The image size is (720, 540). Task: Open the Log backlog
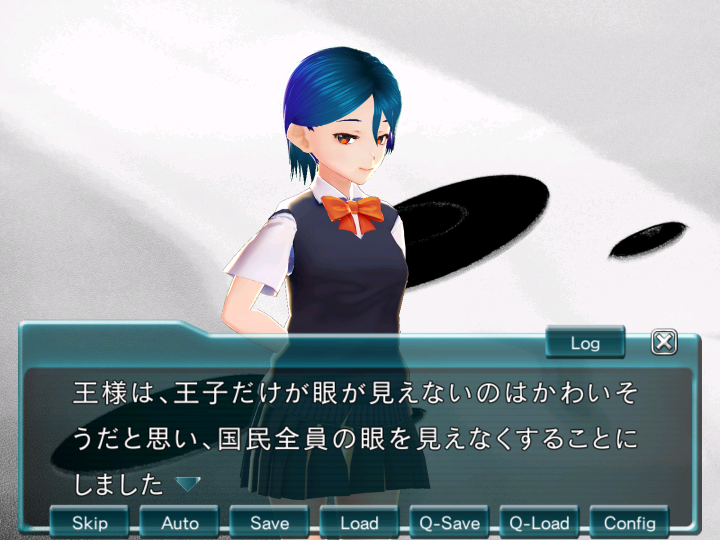pyautogui.click(x=585, y=343)
